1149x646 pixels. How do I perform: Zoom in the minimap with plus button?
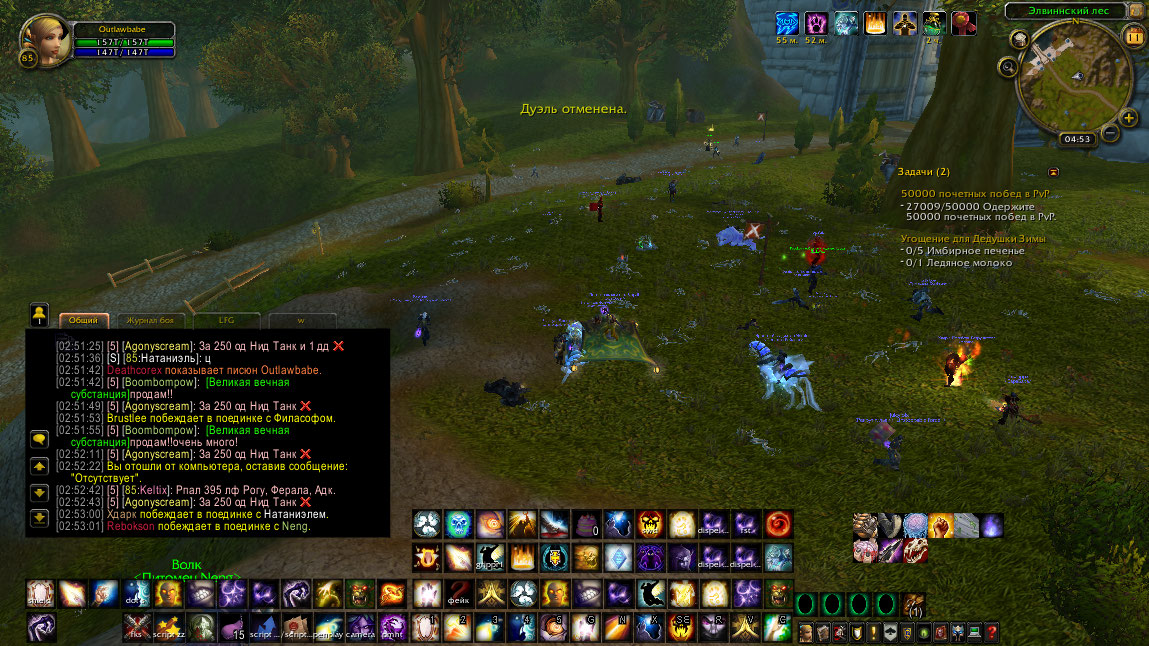[x=1129, y=118]
